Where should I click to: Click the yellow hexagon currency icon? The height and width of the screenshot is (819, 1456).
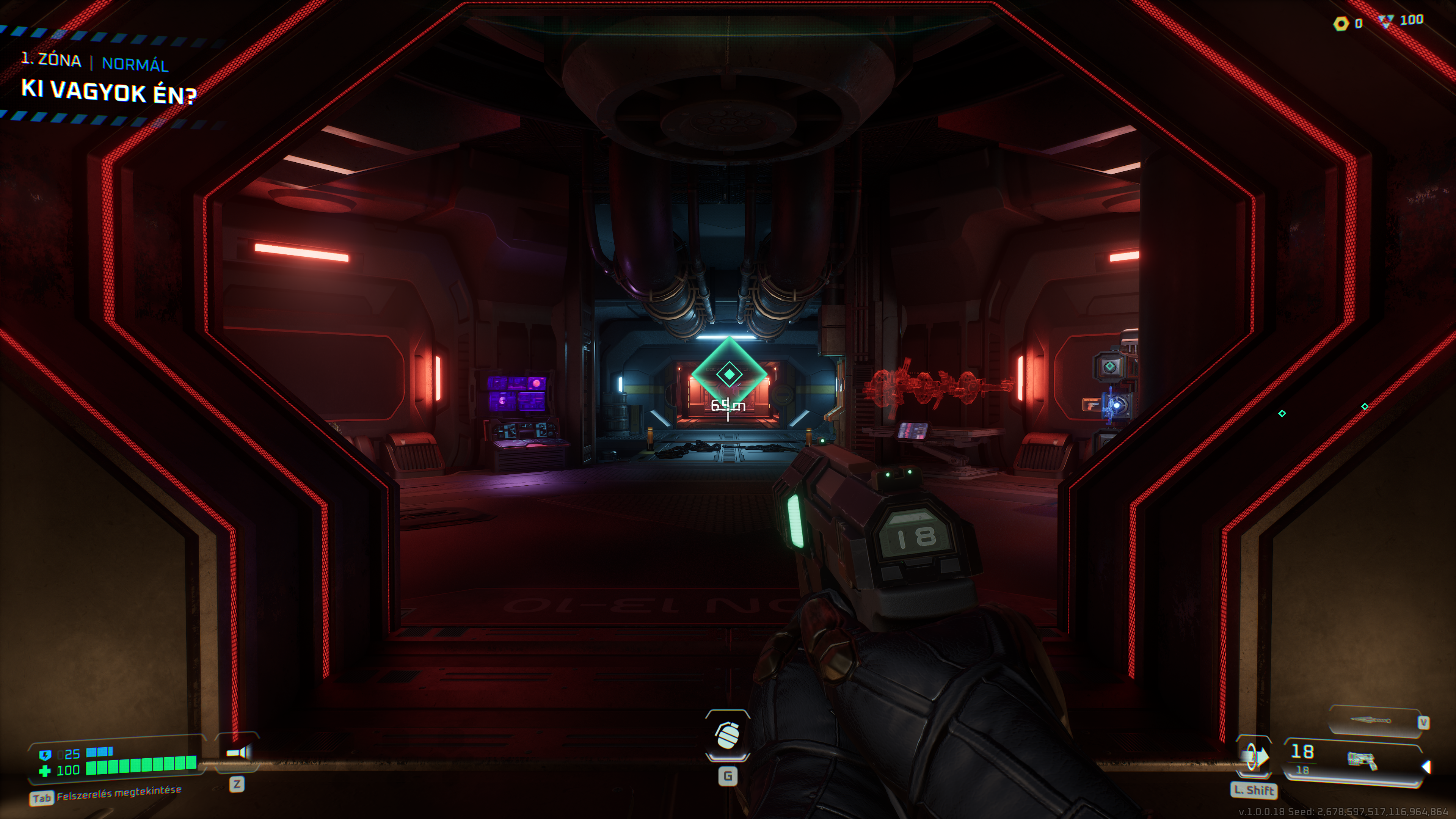click(x=1341, y=24)
